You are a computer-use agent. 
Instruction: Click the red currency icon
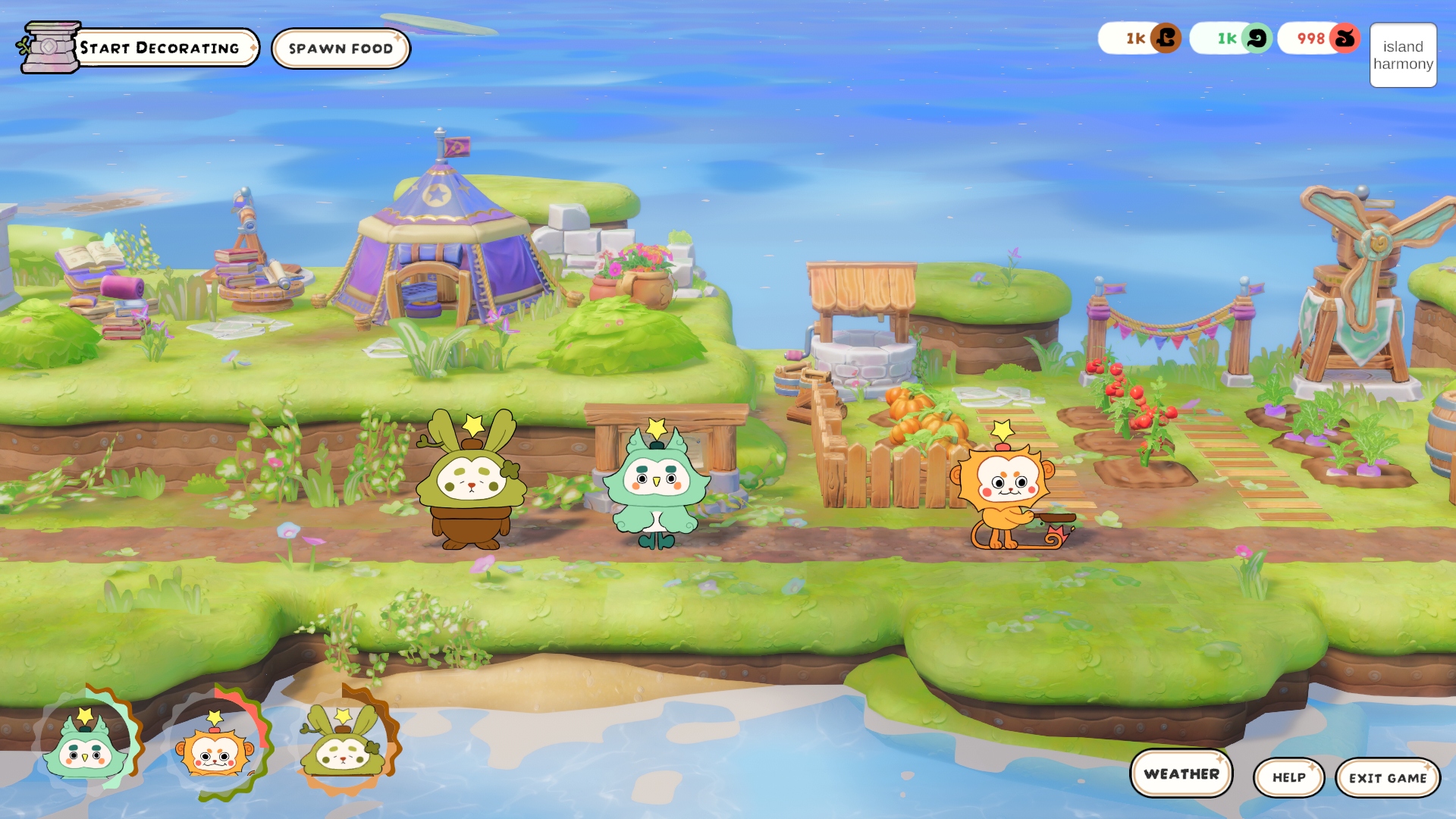1345,38
